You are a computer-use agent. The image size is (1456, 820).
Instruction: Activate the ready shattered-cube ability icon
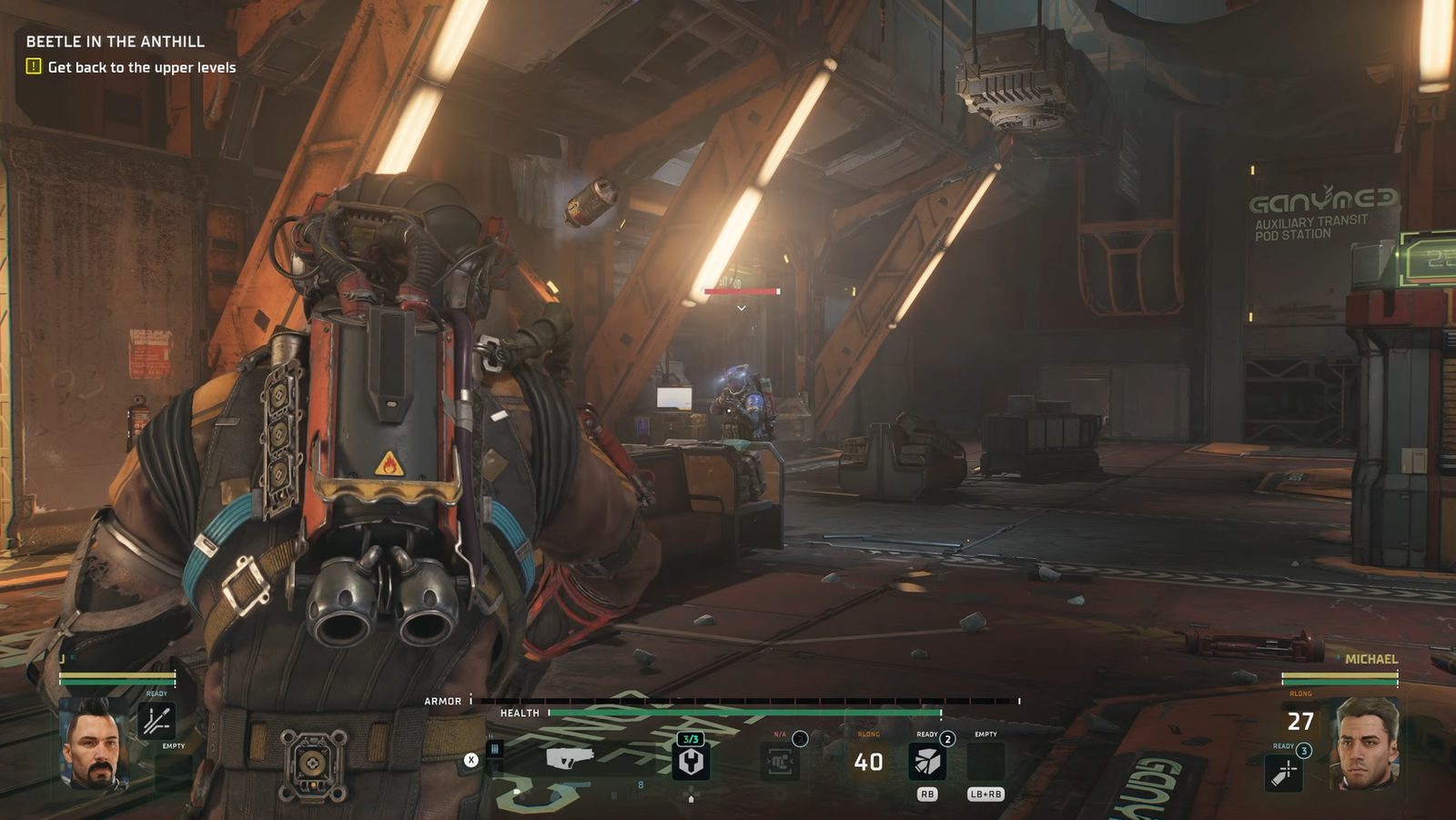pyautogui.click(x=926, y=762)
